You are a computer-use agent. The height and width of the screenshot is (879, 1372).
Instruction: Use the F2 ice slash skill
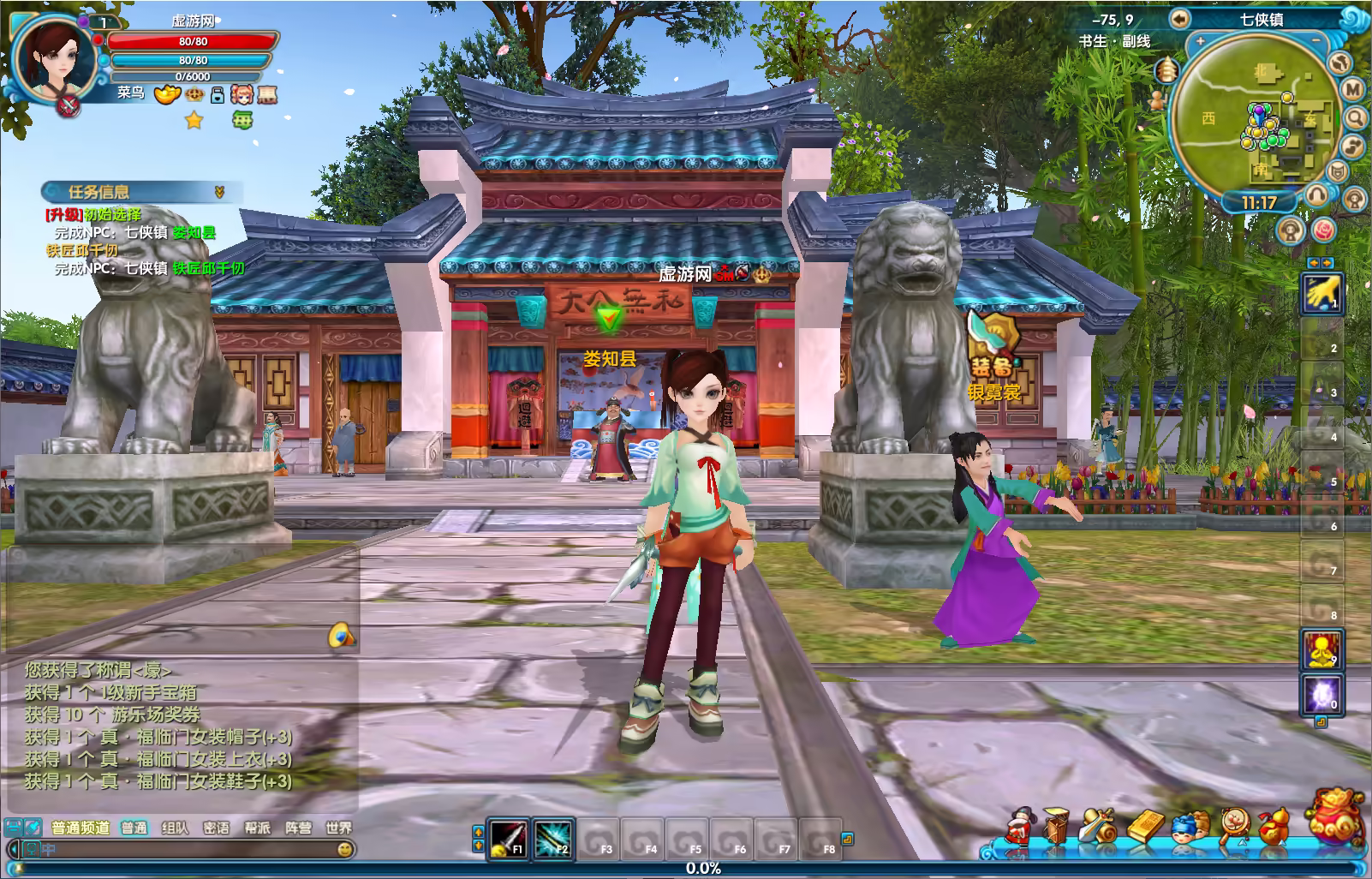pos(552,839)
